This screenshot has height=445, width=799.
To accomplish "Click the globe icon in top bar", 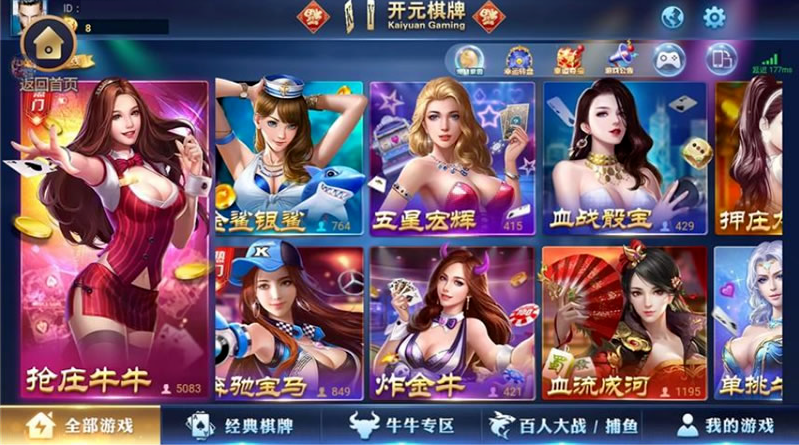I will tap(672, 17).
